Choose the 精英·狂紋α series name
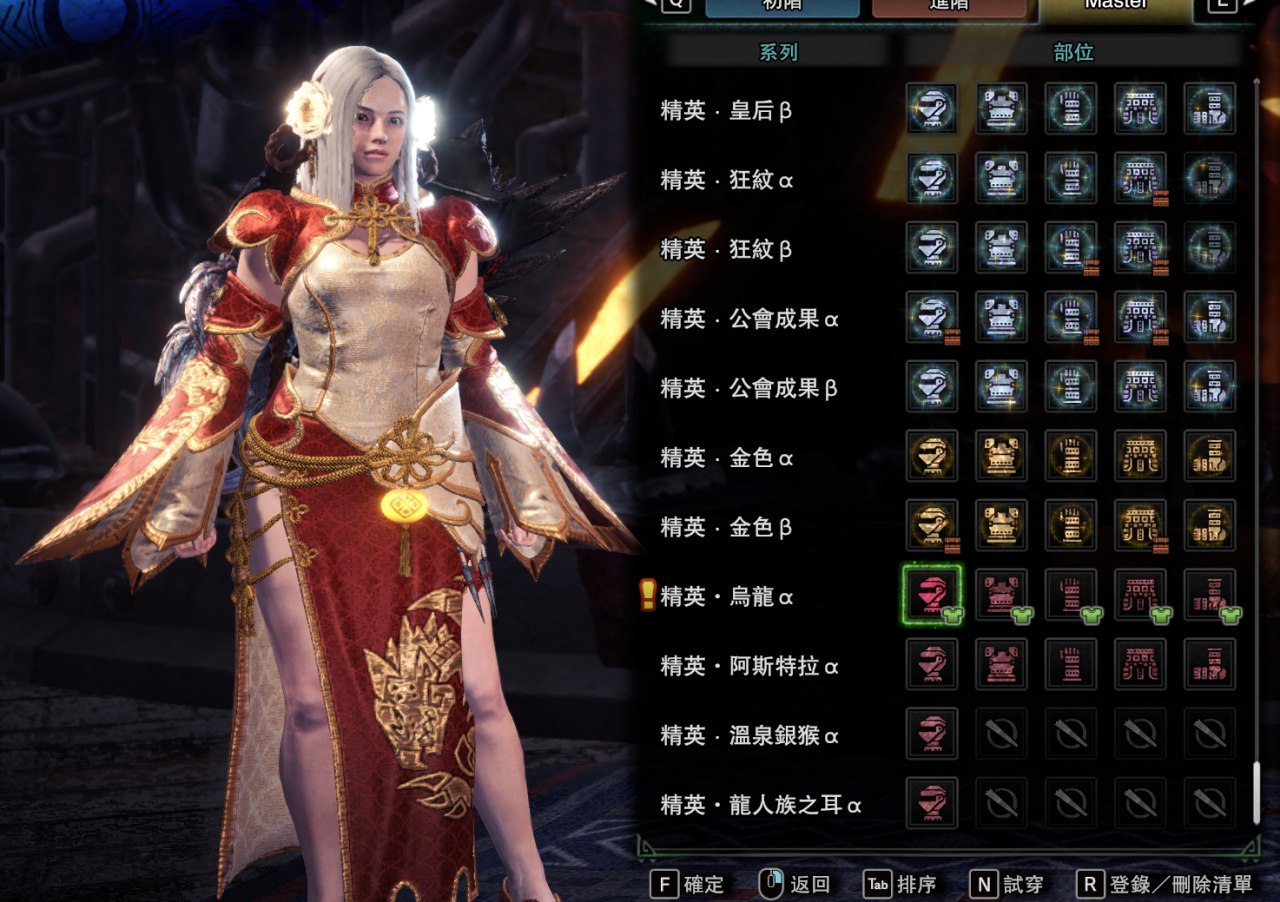 coord(726,180)
